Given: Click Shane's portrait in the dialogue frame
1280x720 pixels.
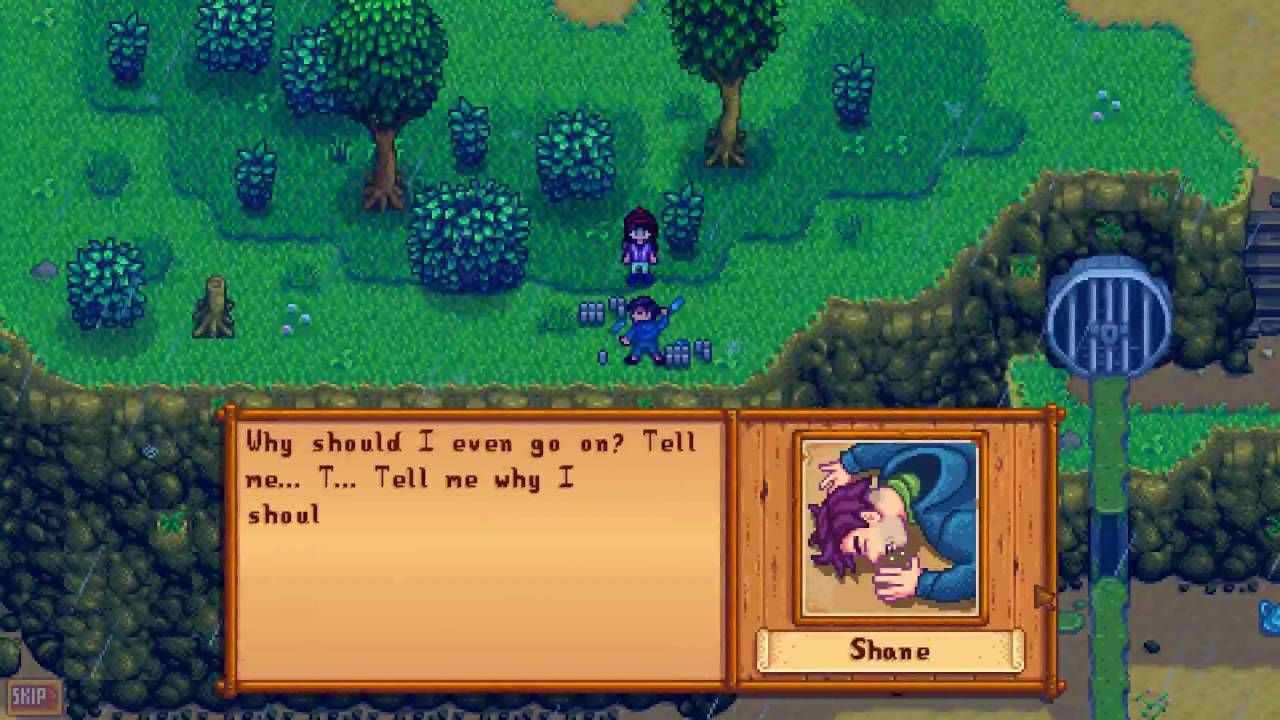Looking at the screenshot, I should pos(889,525).
